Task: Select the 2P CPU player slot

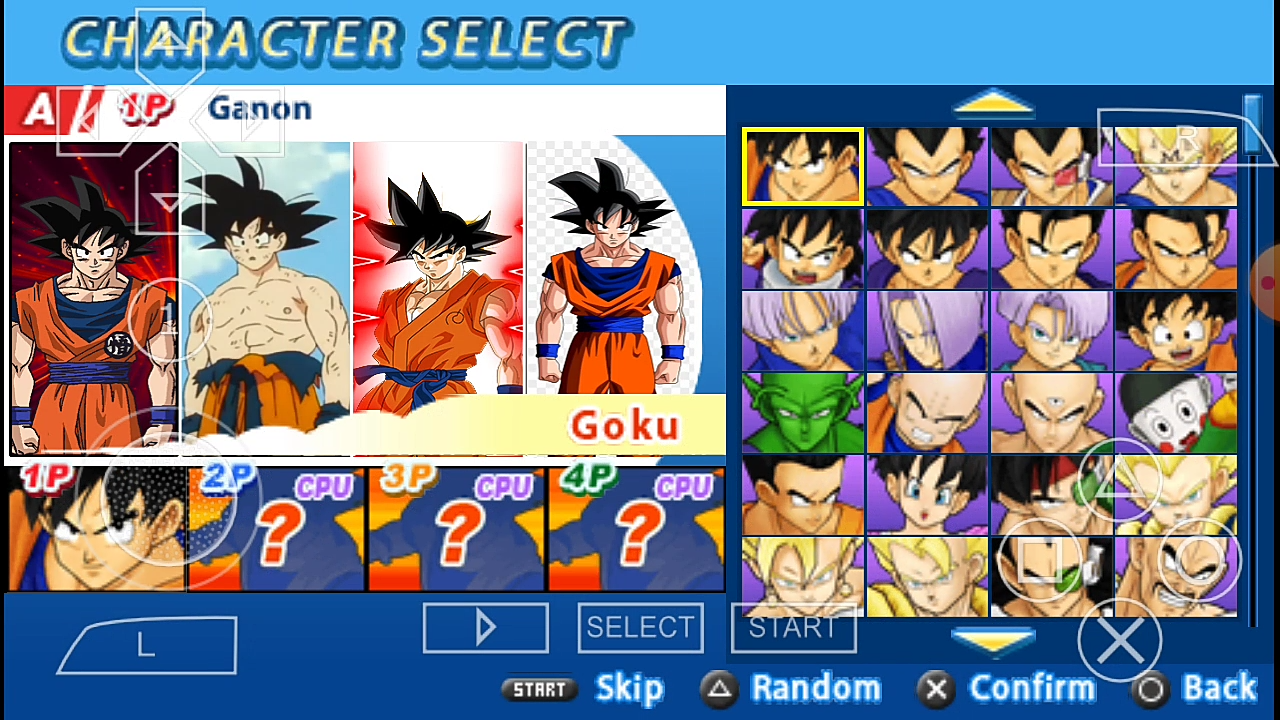Action: click(276, 530)
